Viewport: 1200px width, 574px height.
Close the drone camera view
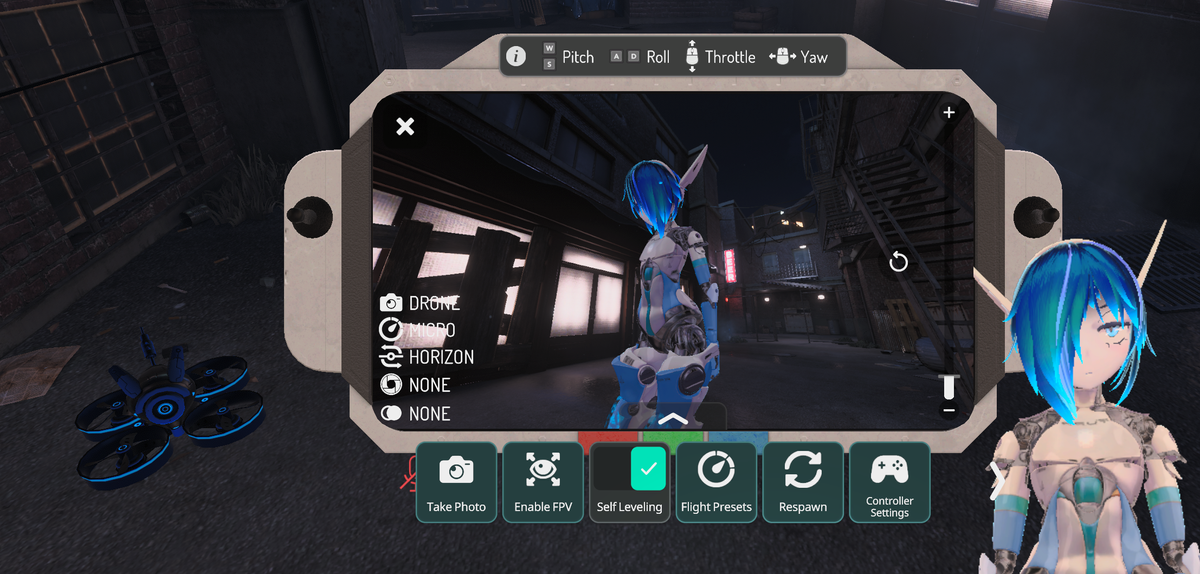point(405,126)
